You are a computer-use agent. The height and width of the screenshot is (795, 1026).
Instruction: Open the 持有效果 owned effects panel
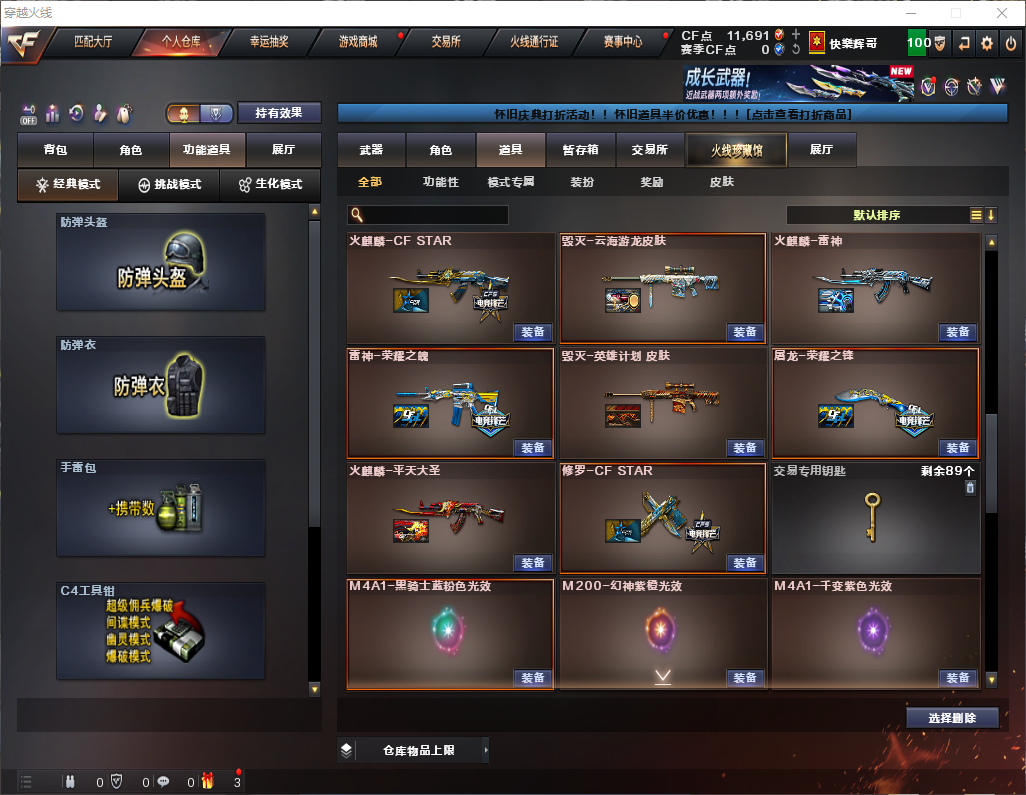279,113
